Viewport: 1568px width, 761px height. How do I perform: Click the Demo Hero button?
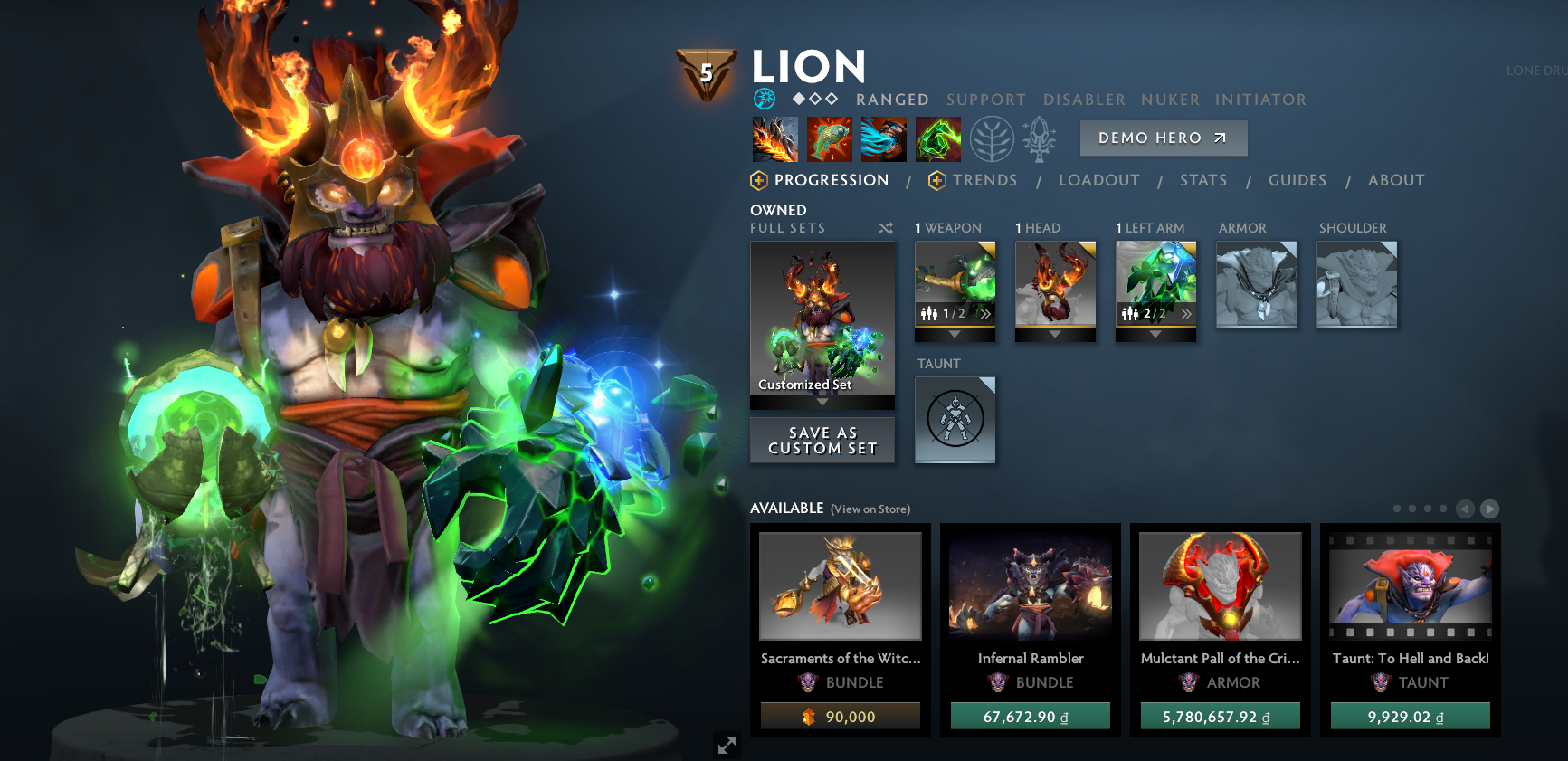click(x=1163, y=138)
